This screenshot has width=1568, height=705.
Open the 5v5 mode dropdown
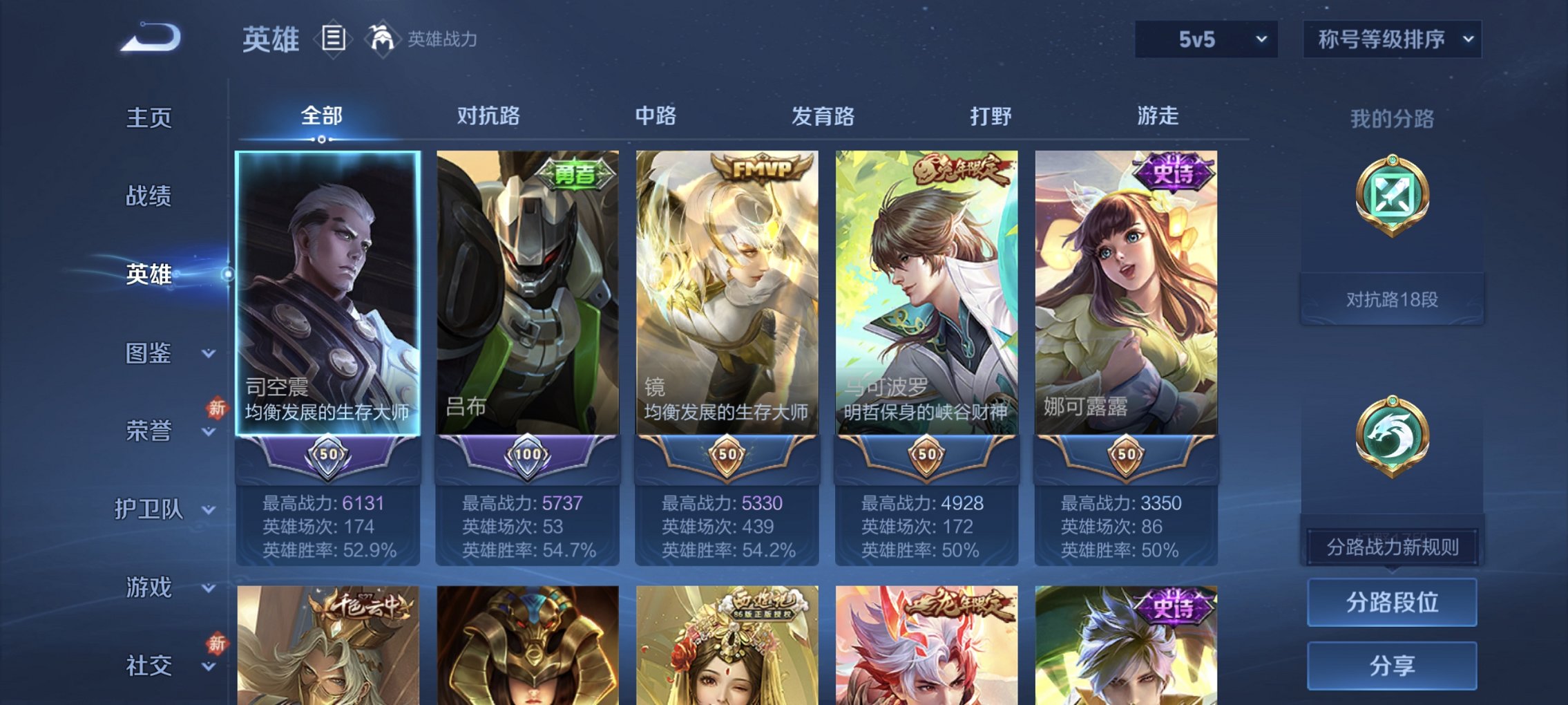click(1207, 39)
